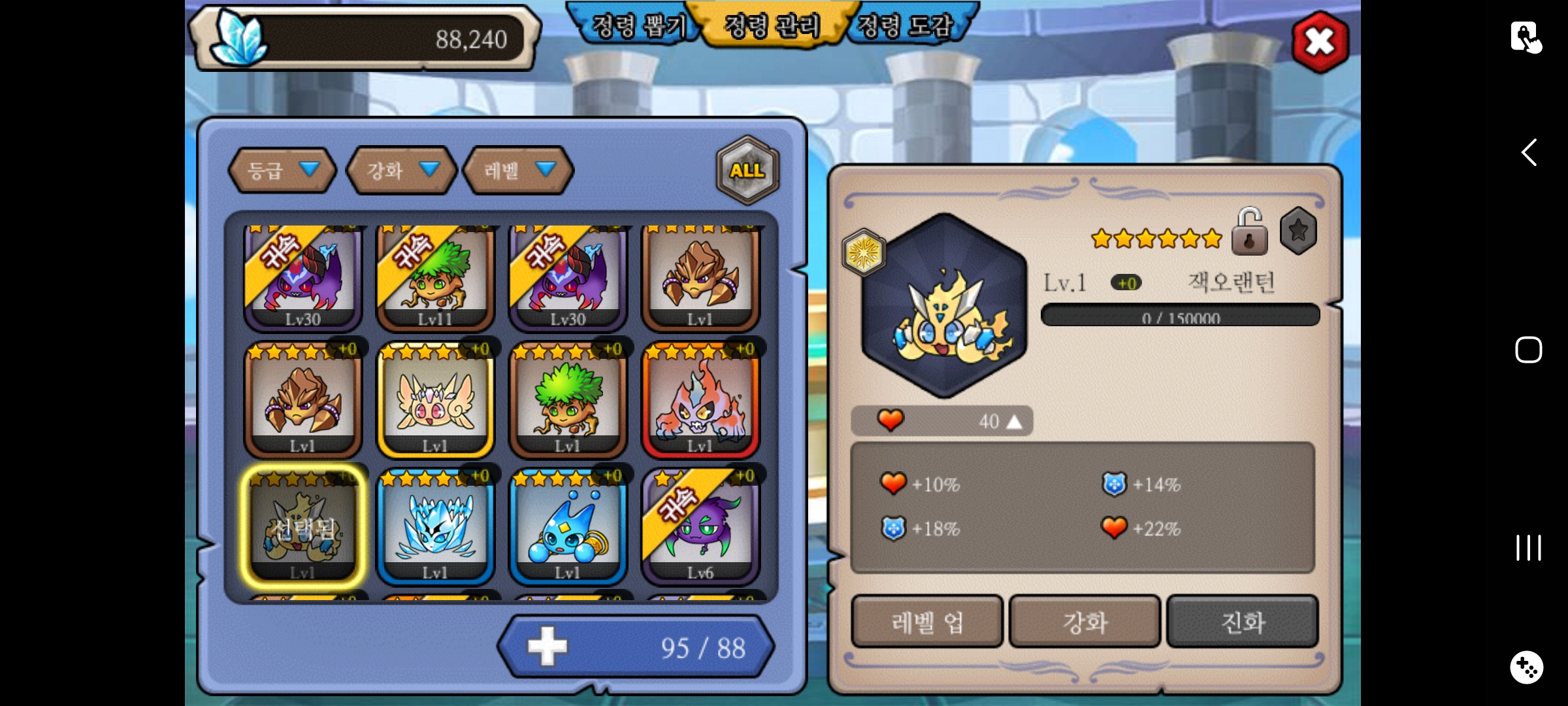1568x706 pixels.
Task: Open the 등급 filter dropdown
Action: click(x=282, y=171)
